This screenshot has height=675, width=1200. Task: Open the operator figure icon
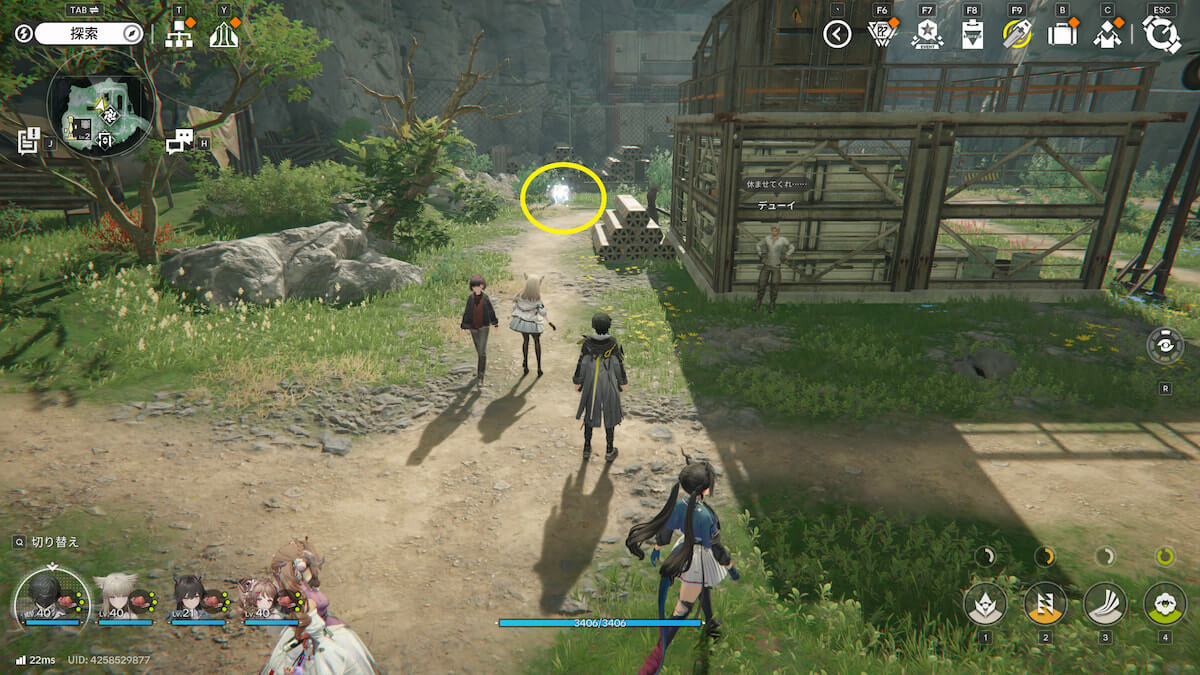point(1107,35)
